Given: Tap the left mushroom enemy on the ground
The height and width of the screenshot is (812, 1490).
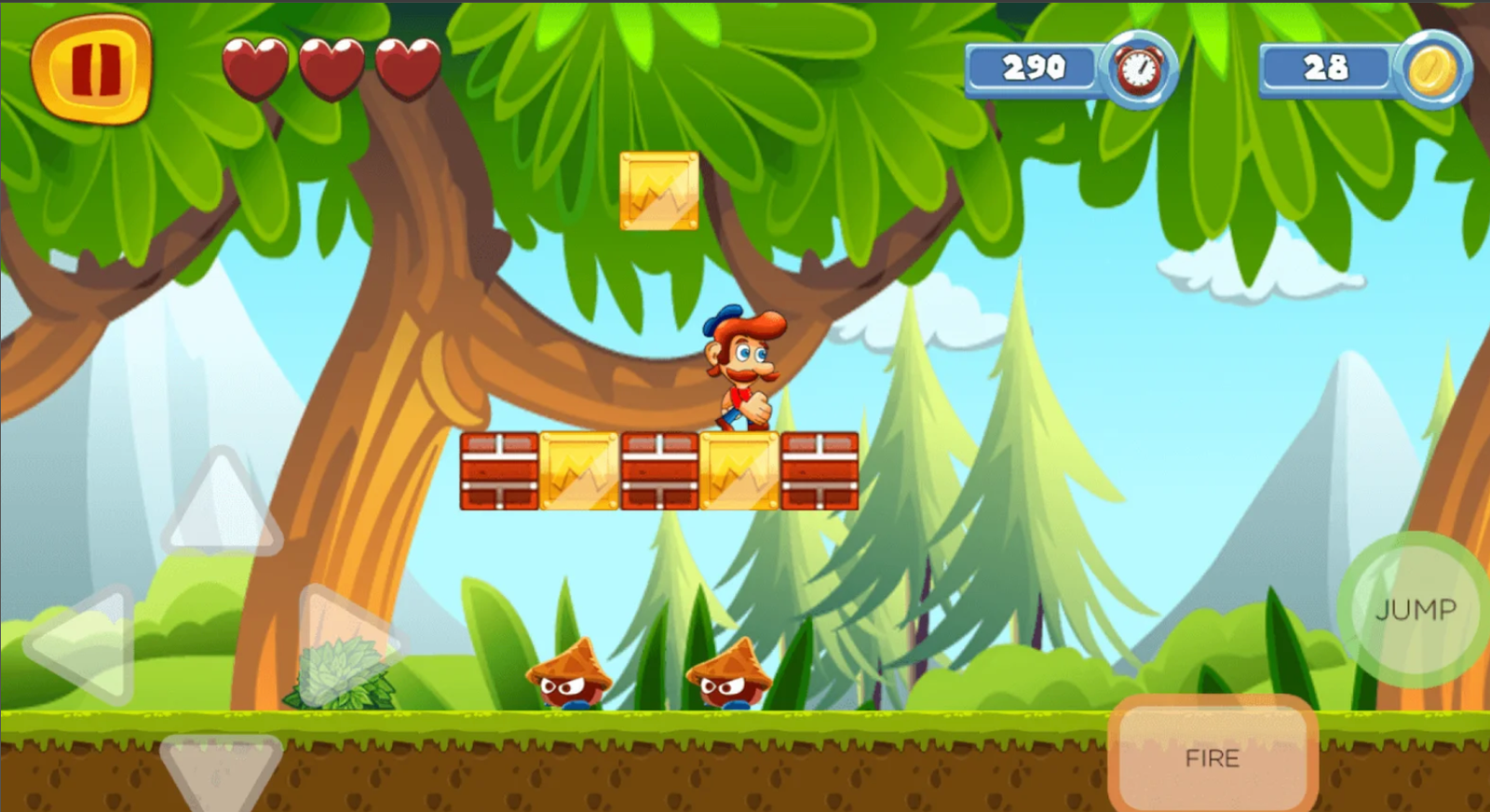Looking at the screenshot, I should click(x=568, y=675).
